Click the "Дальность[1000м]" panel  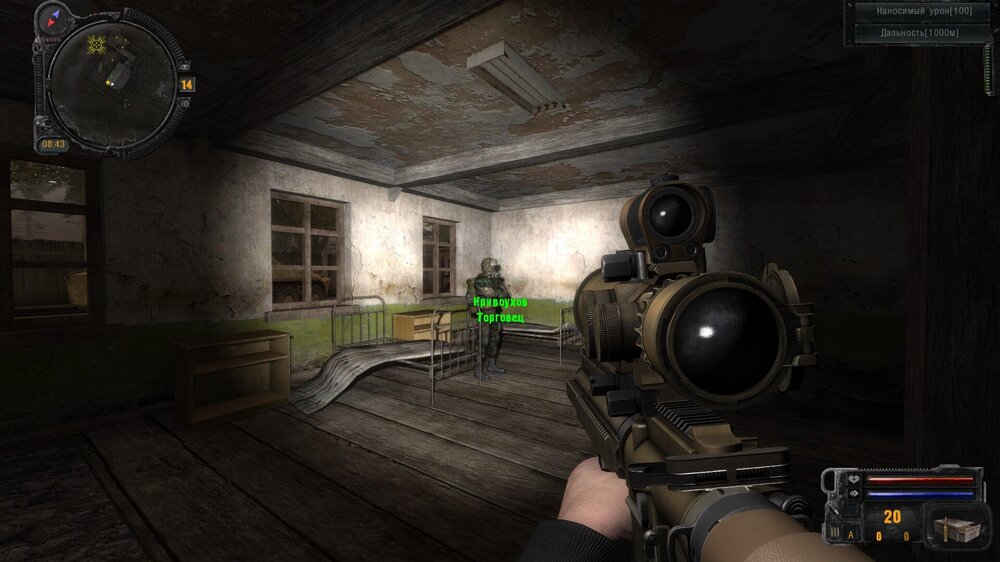tap(922, 32)
